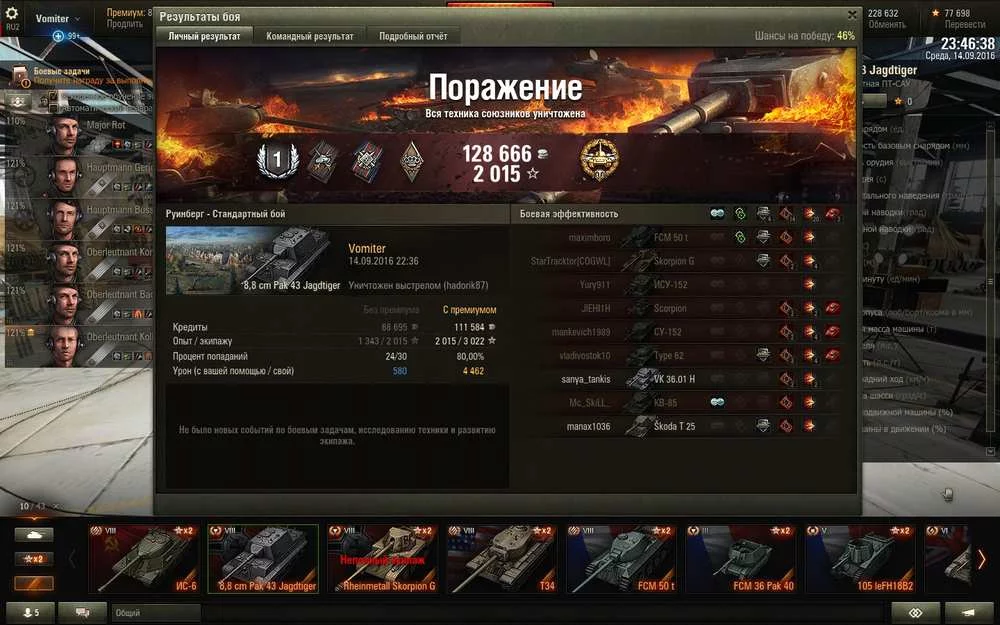Open the settings gear menu
Image resolution: width=1000 pixels, height=625 pixels.
[x=13, y=14]
